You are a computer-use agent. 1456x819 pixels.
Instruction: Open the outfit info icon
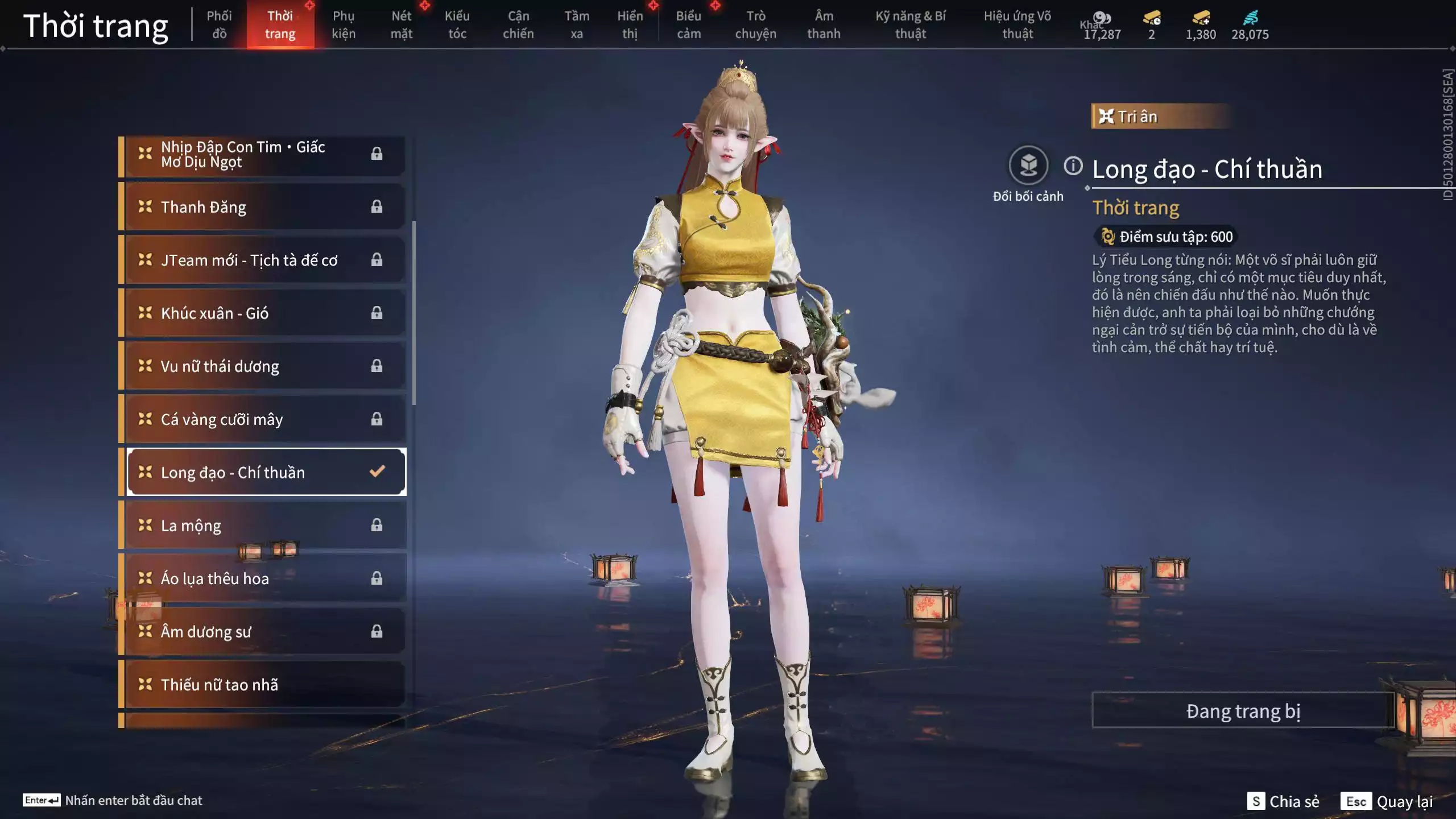click(x=1073, y=166)
